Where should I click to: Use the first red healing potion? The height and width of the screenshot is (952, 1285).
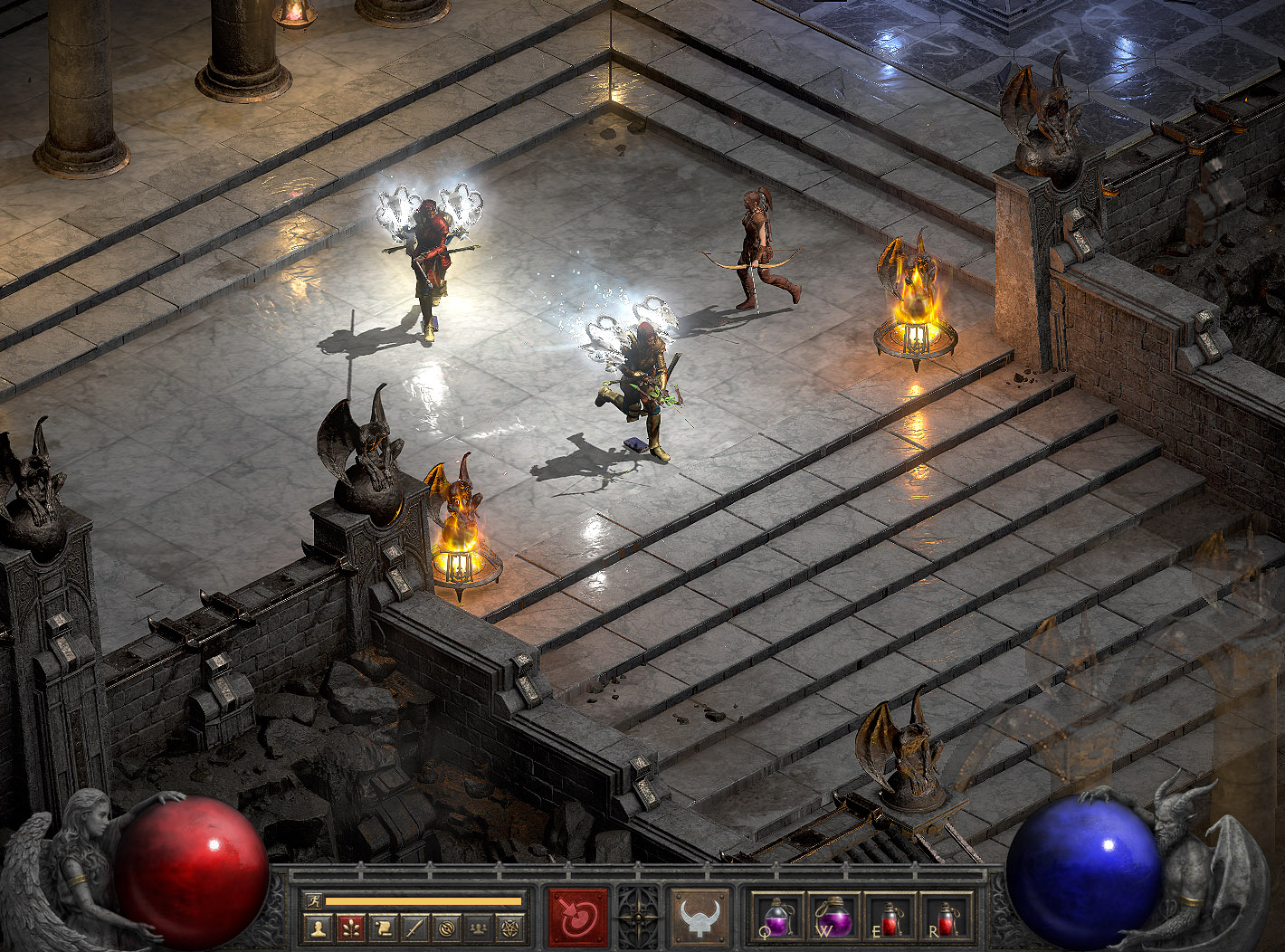(890, 918)
